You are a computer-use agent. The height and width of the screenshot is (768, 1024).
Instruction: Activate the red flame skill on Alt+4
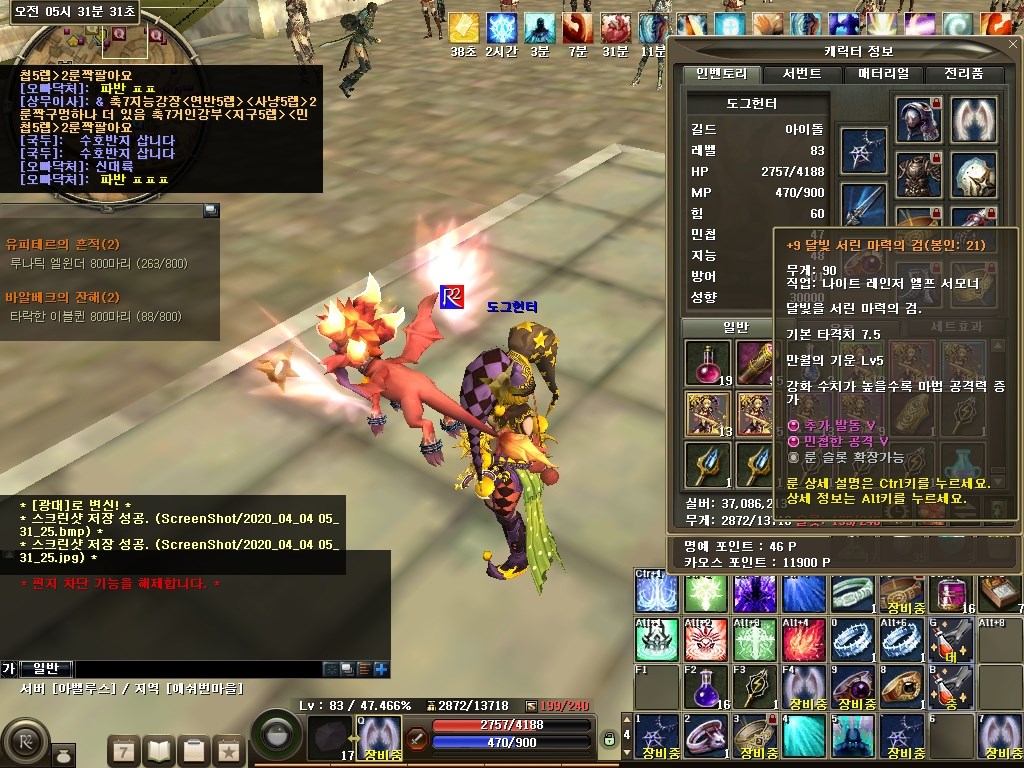(803, 640)
